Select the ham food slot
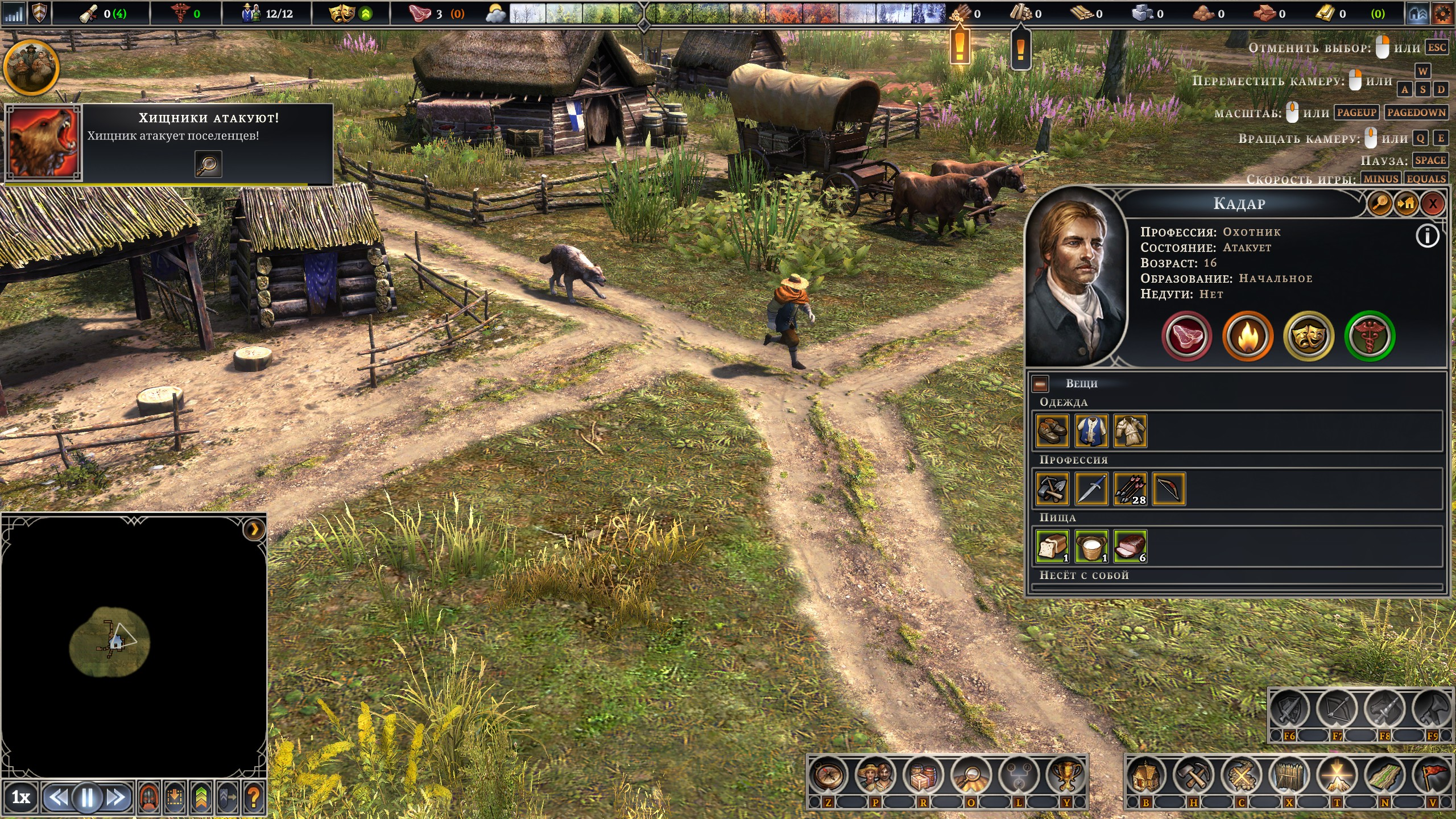The width and height of the screenshot is (1456, 819). pyautogui.click(x=1130, y=546)
